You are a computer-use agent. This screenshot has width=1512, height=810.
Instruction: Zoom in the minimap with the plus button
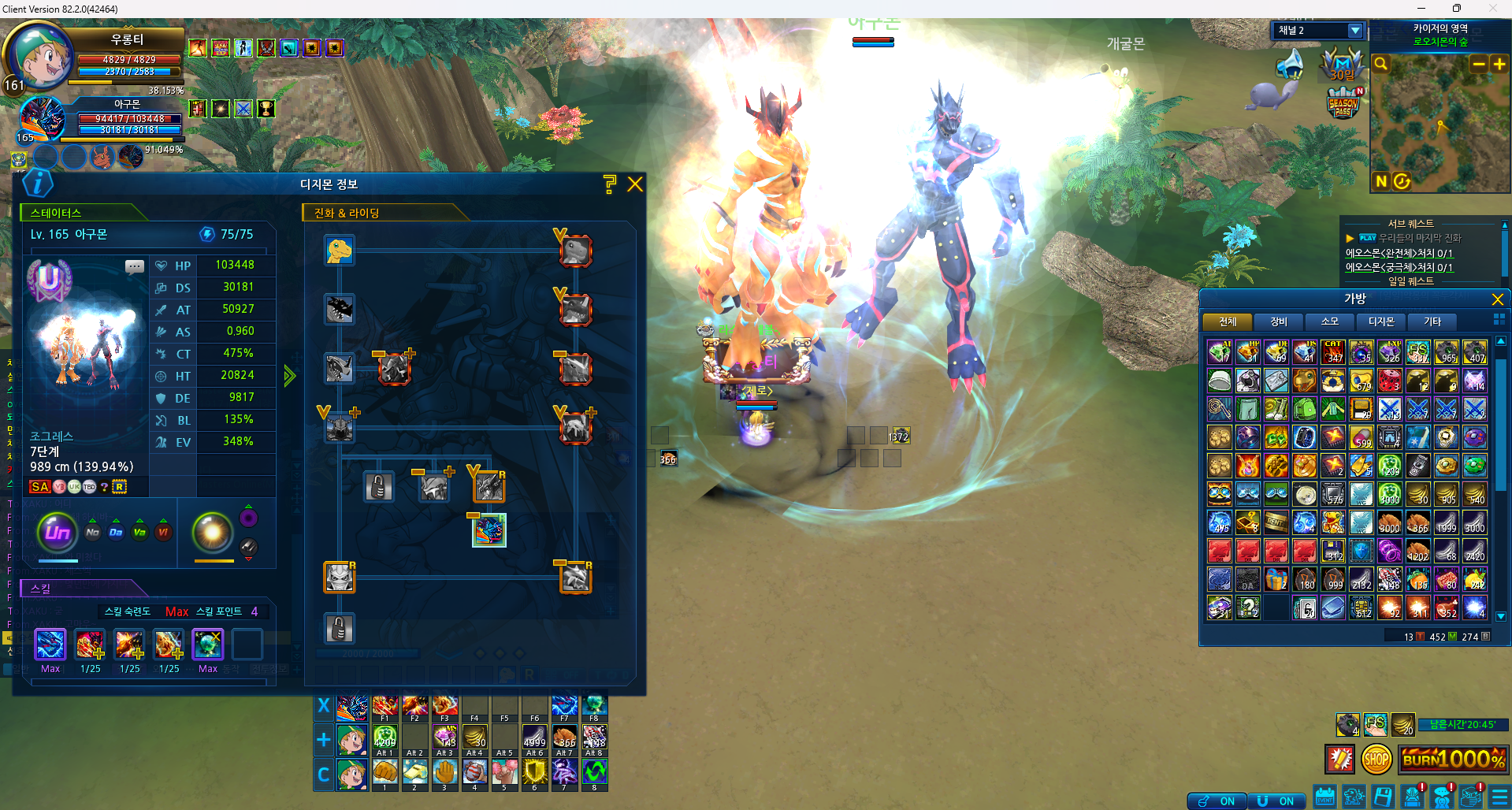1499,64
